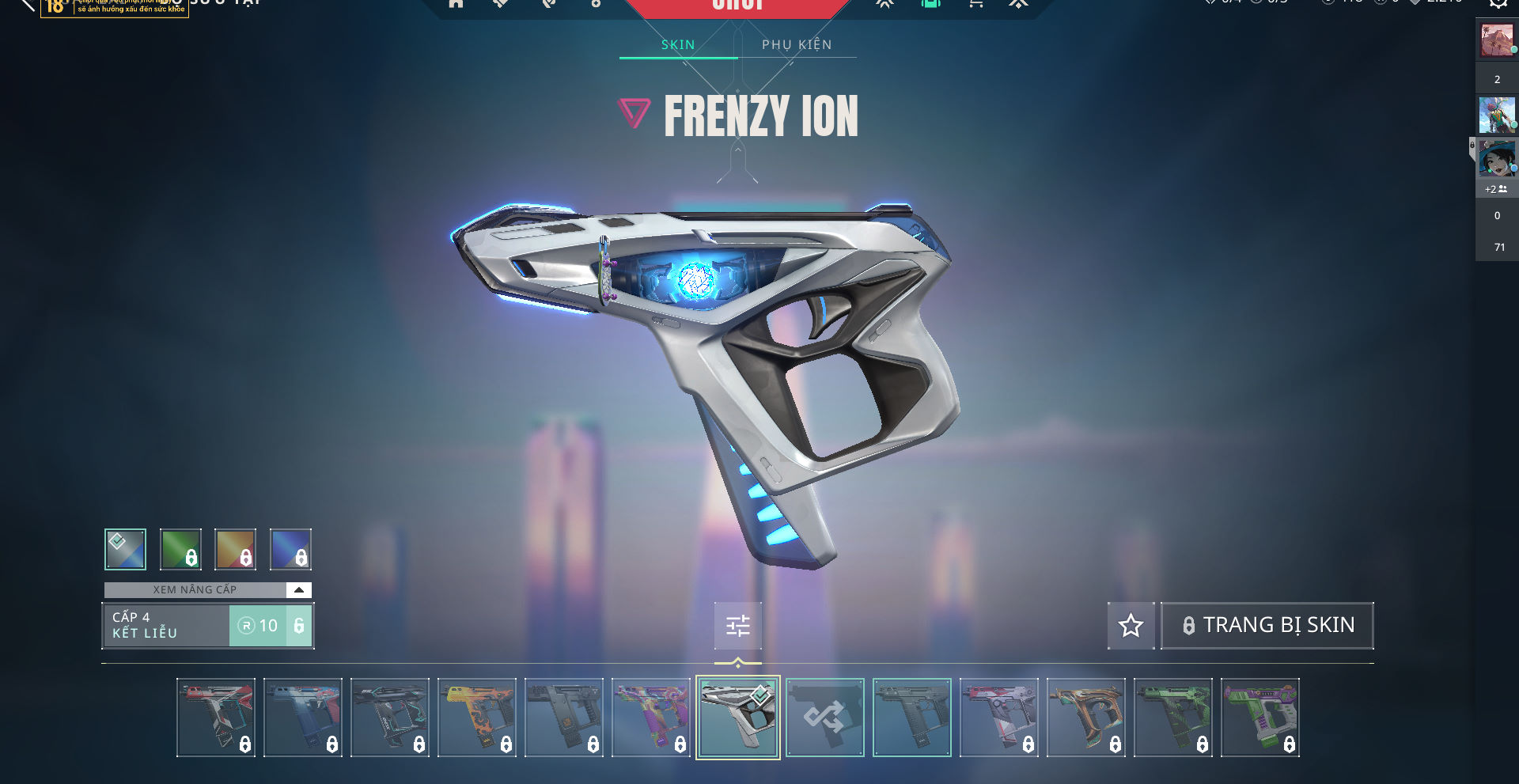Choose the locked dark blue color variant
This screenshot has height=784, width=1519.
(290, 549)
